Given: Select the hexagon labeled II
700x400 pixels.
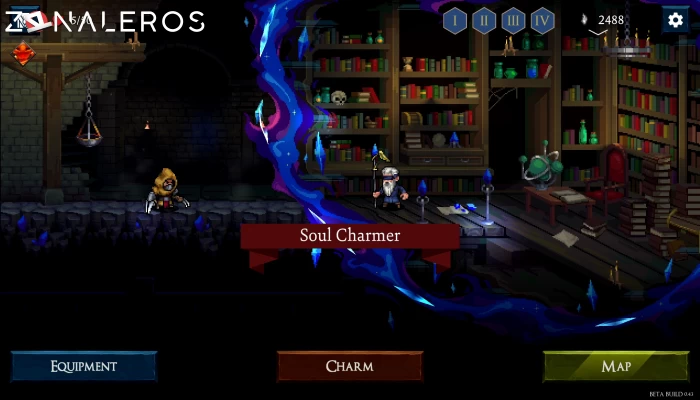Looking at the screenshot, I should pyautogui.click(x=484, y=20).
